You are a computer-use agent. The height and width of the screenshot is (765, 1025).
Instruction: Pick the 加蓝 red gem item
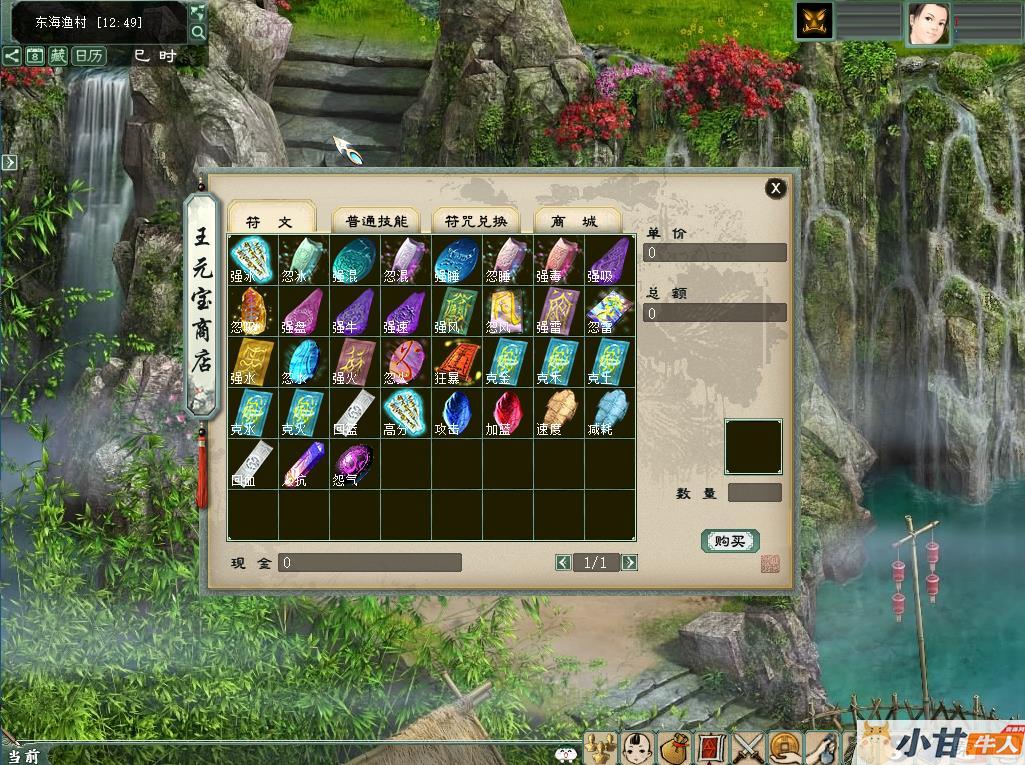click(508, 412)
